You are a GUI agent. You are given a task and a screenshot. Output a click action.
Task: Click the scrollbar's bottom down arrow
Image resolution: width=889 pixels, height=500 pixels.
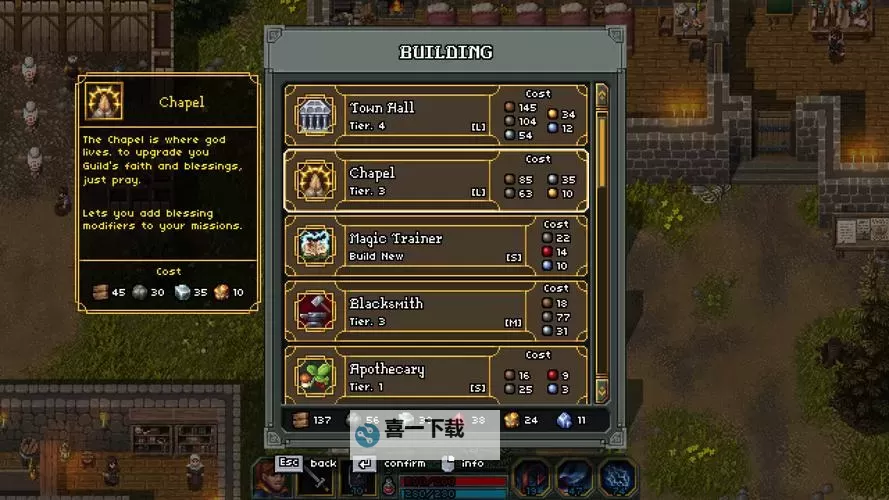pyautogui.click(x=601, y=387)
